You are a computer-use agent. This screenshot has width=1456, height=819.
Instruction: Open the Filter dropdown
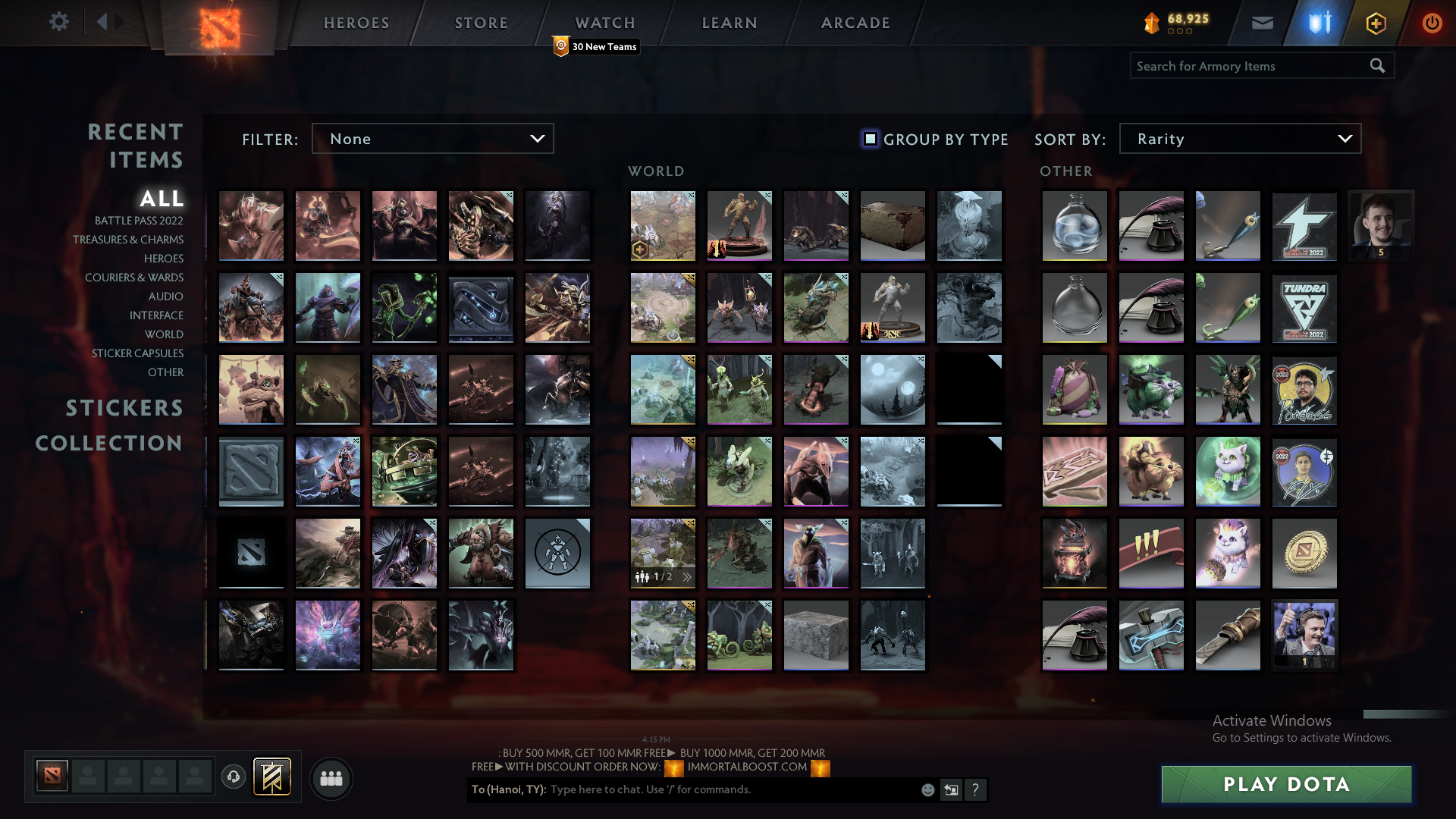point(432,138)
